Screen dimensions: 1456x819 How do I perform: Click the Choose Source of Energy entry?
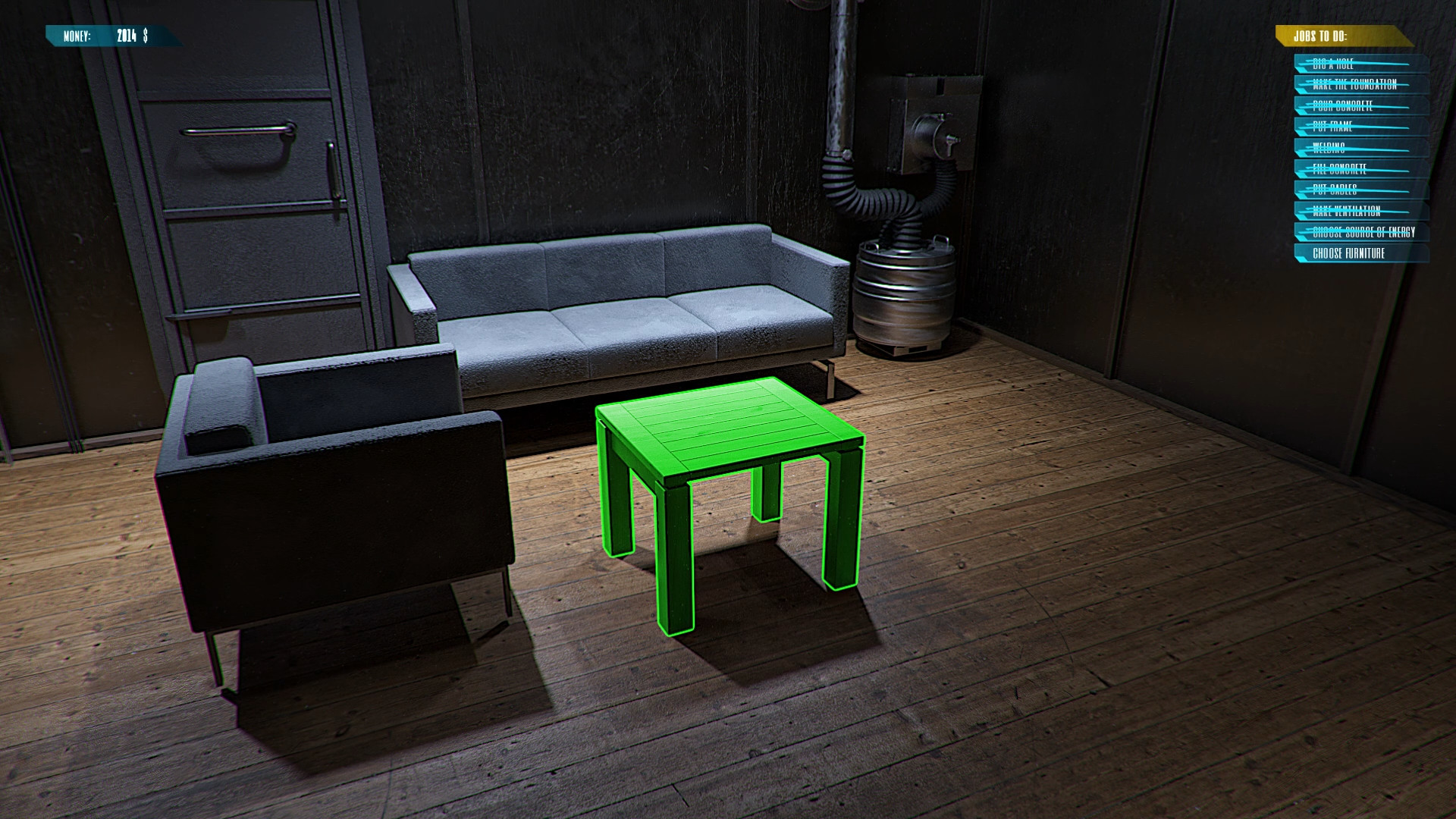(1361, 234)
